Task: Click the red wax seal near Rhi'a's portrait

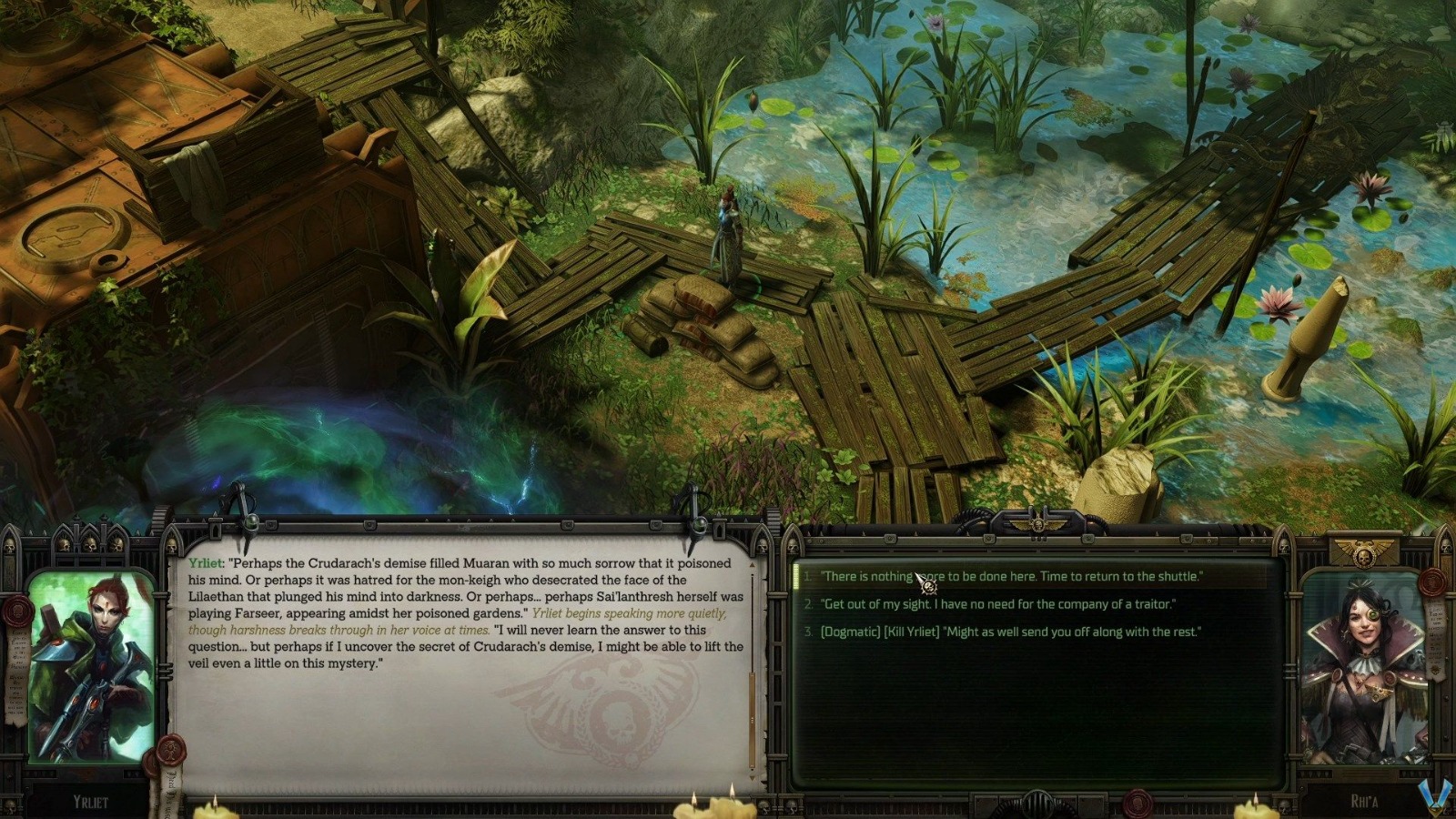Action: pyautogui.click(x=1432, y=582)
